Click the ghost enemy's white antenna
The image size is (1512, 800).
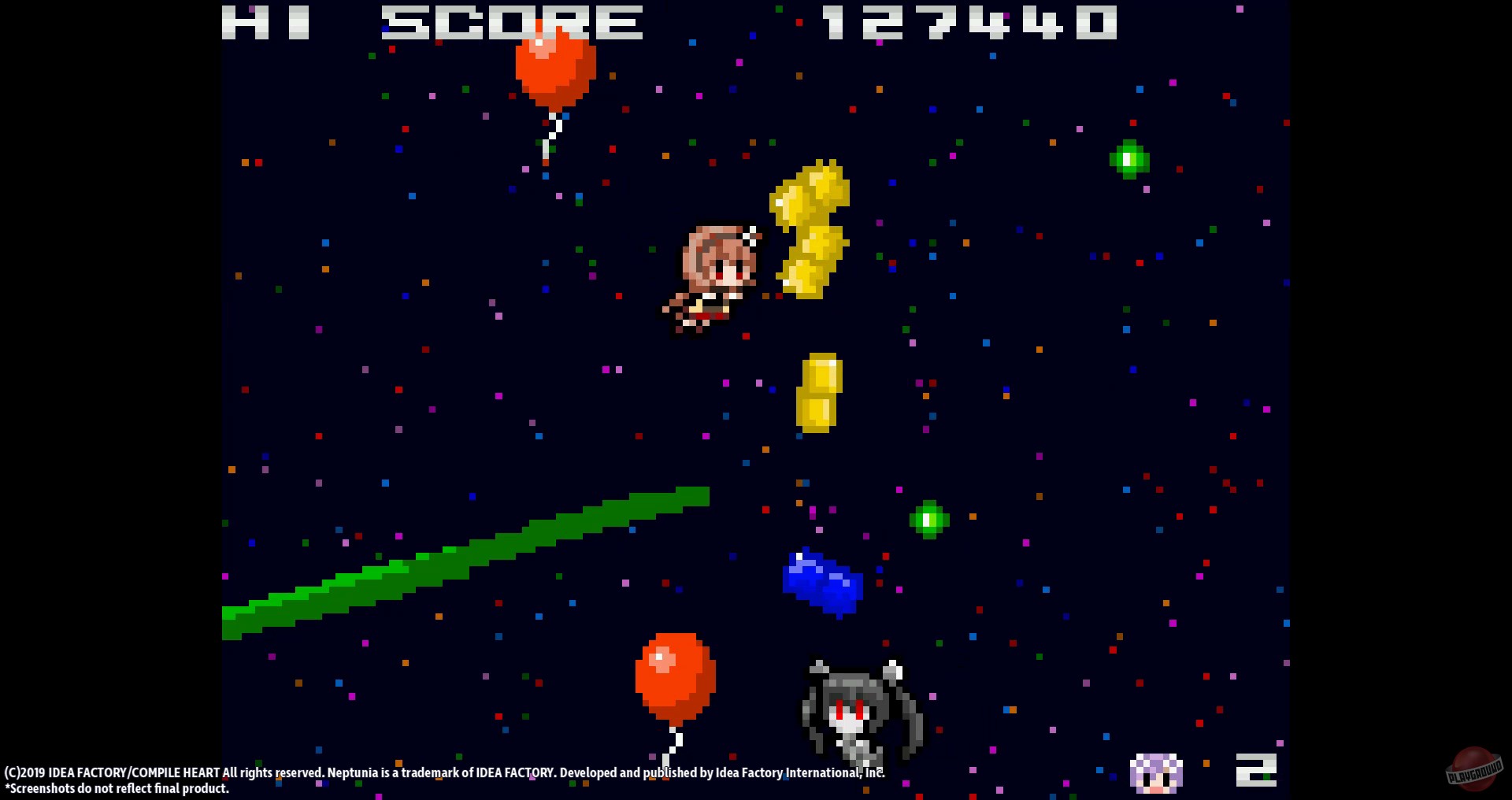point(894,665)
